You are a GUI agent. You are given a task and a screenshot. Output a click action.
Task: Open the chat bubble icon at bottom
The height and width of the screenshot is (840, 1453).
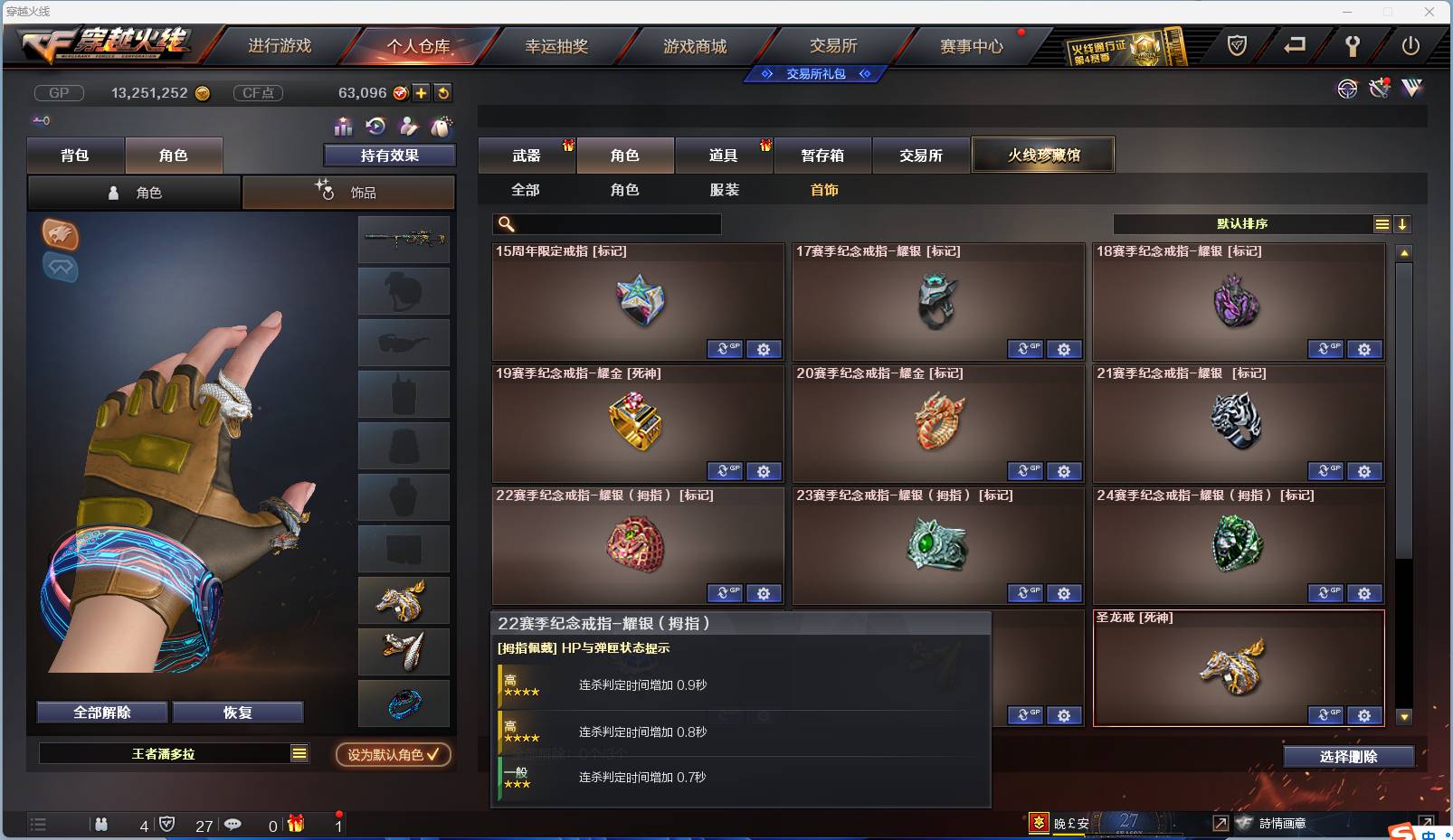(x=233, y=825)
